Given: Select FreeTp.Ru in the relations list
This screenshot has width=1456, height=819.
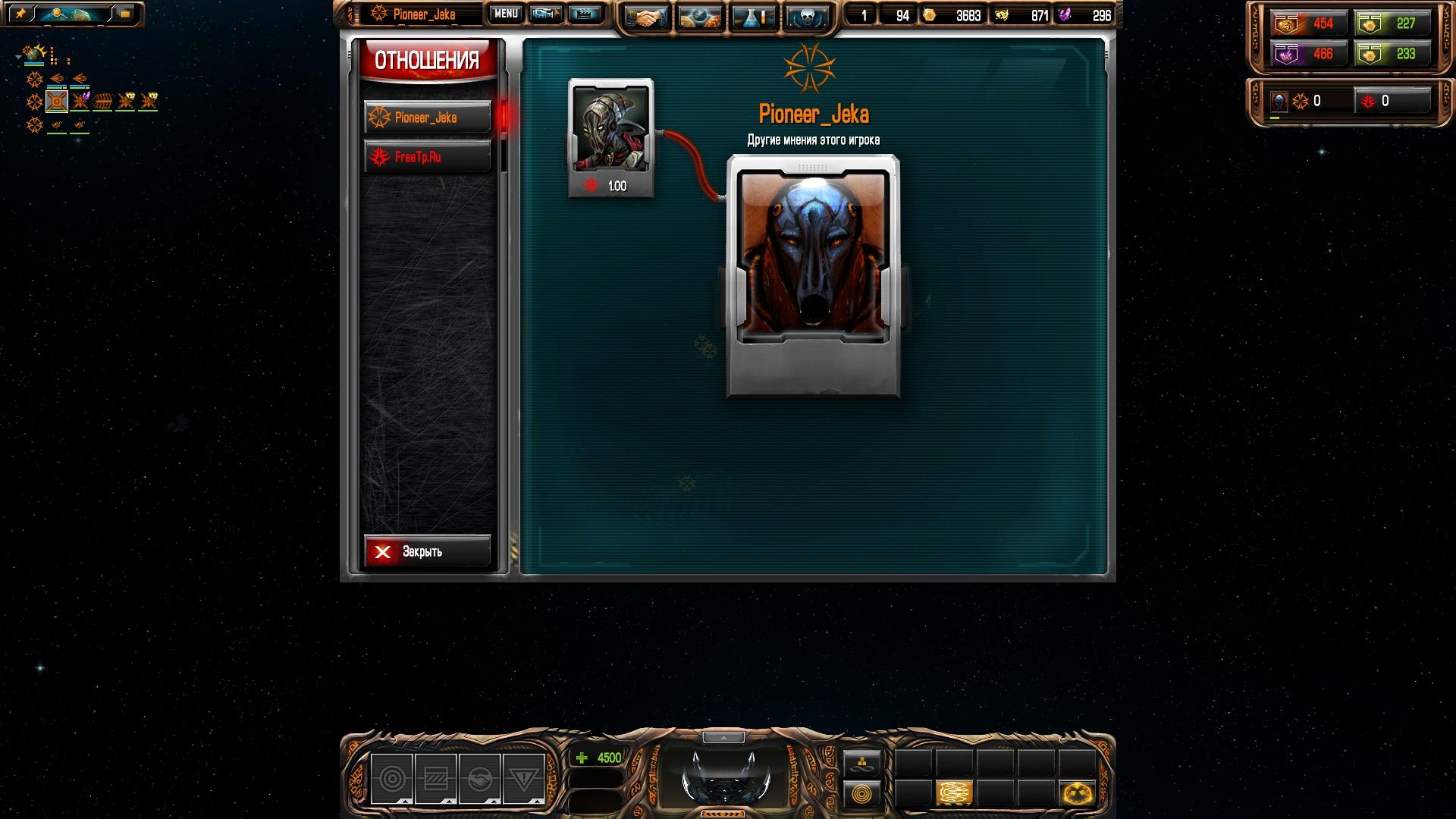Looking at the screenshot, I should [427, 157].
